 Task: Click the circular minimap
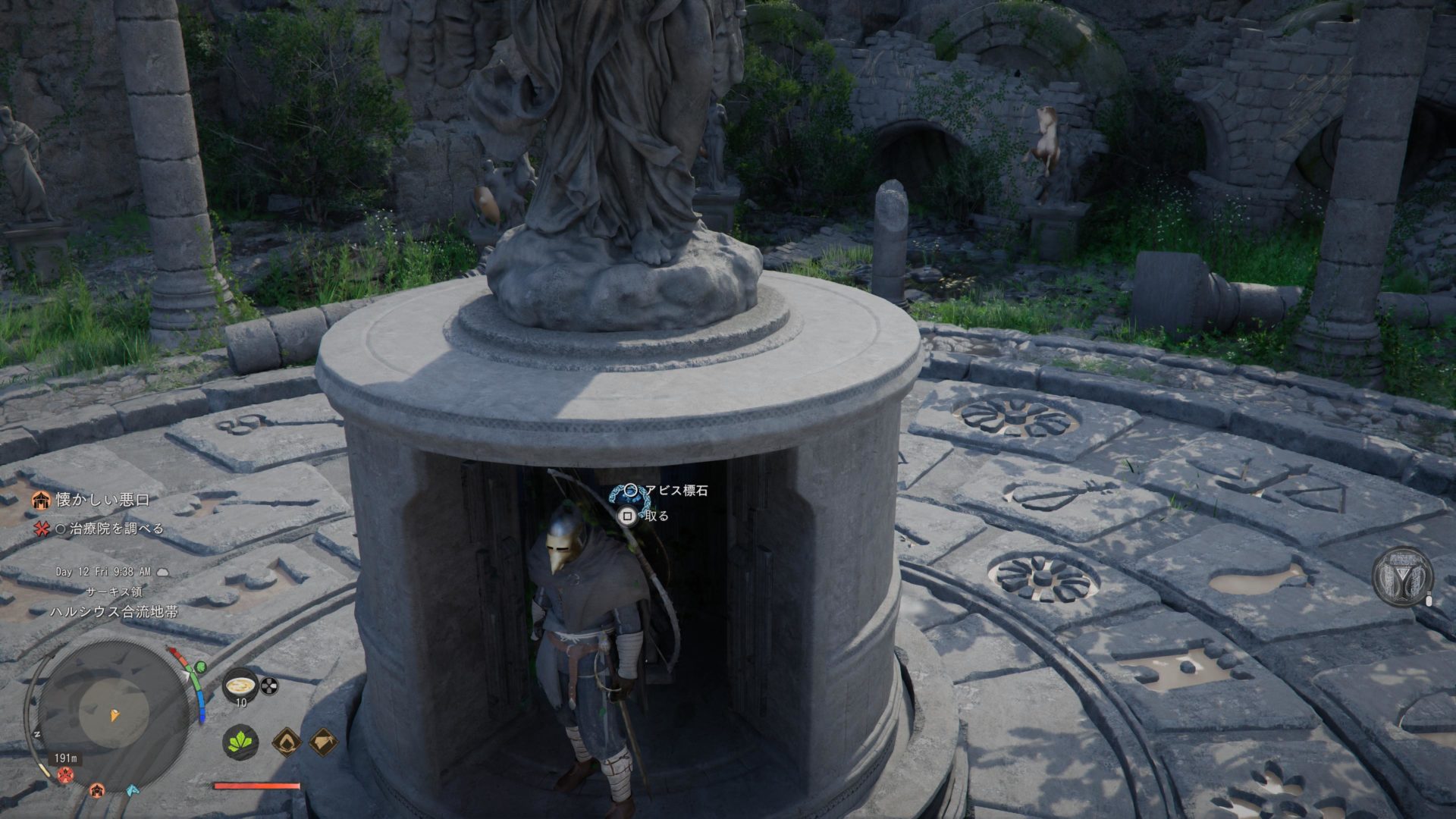(114, 714)
